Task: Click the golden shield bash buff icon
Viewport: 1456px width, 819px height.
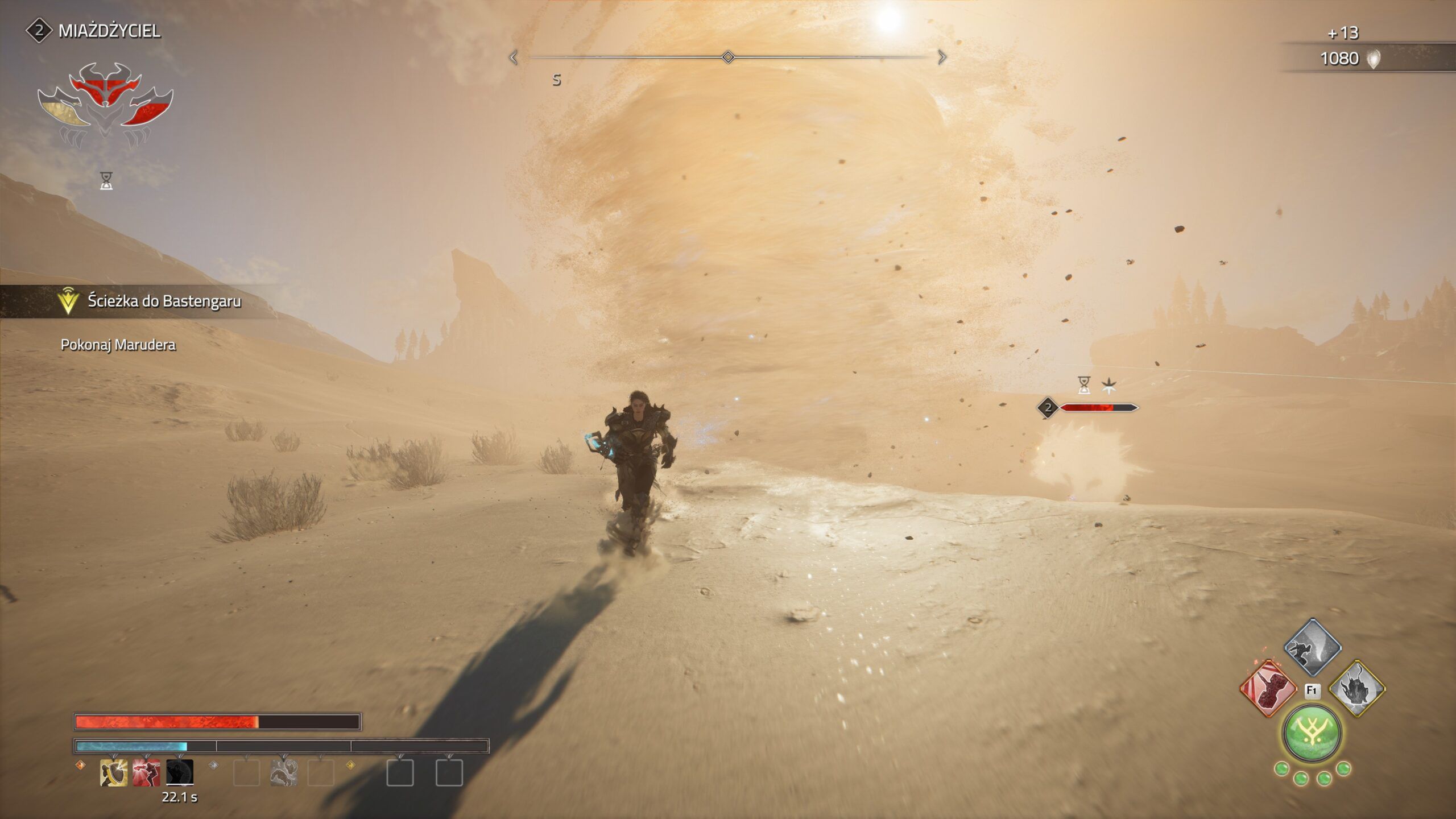Action: [113, 773]
